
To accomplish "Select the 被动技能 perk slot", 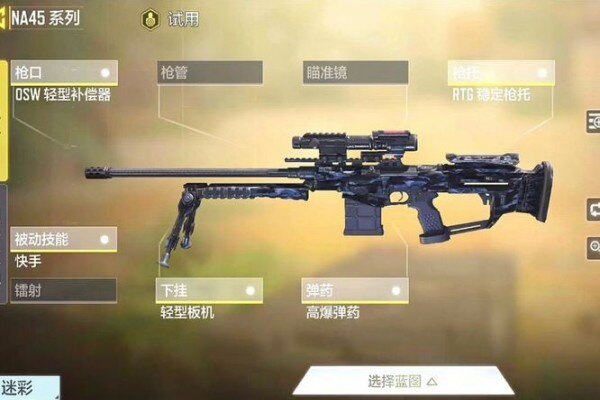I will 64,239.
